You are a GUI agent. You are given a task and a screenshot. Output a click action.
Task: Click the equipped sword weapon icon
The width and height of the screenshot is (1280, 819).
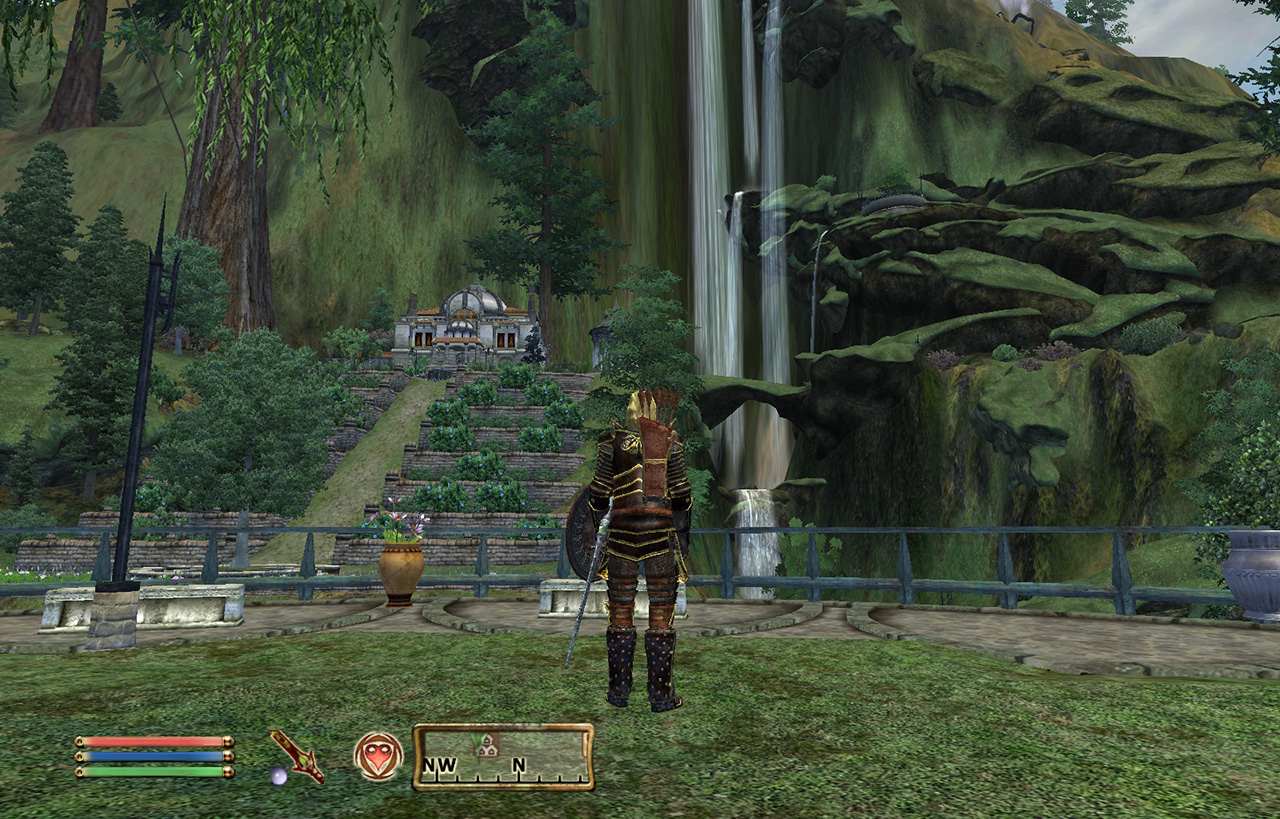(x=296, y=755)
